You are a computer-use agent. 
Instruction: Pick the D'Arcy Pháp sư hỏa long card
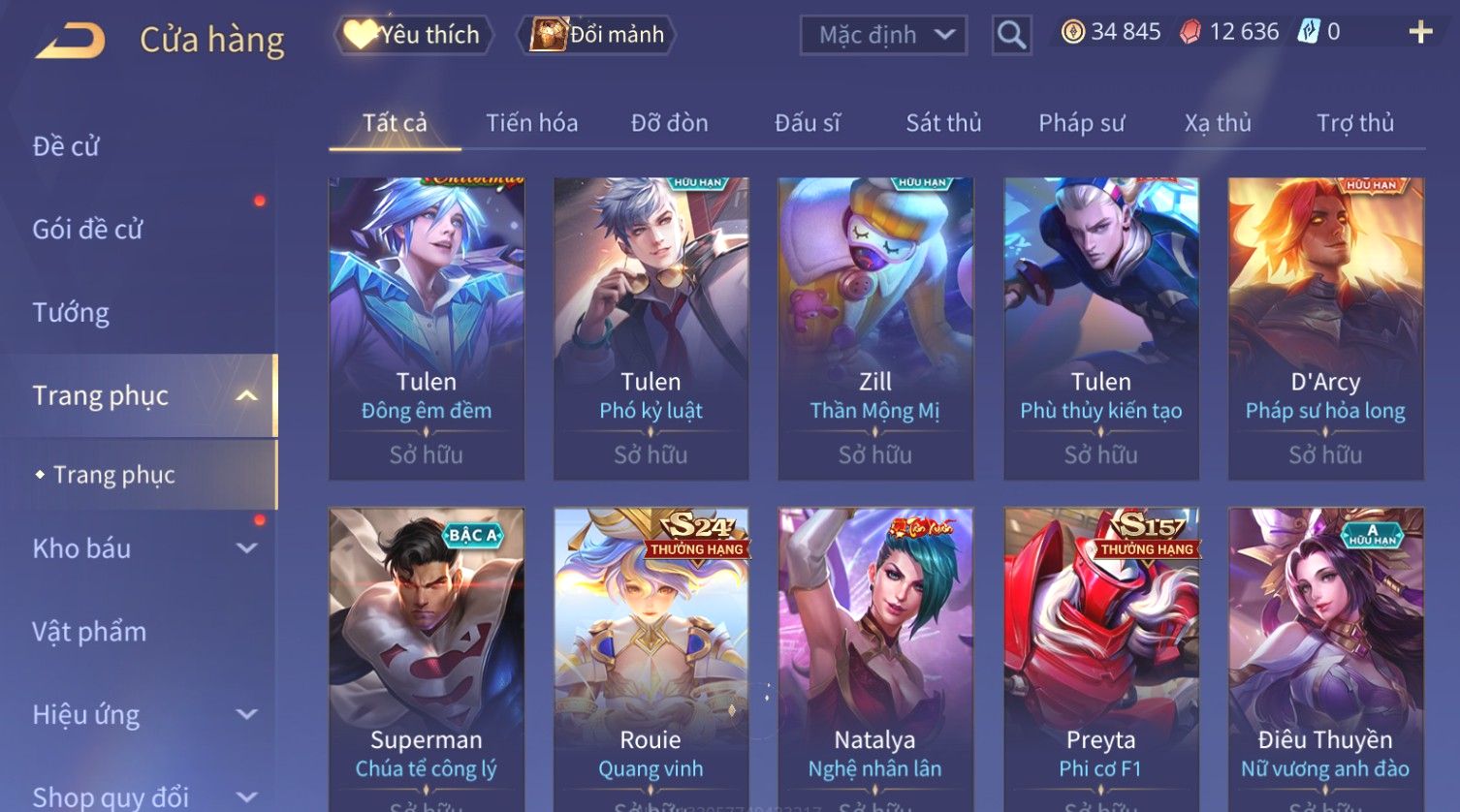(1325, 328)
